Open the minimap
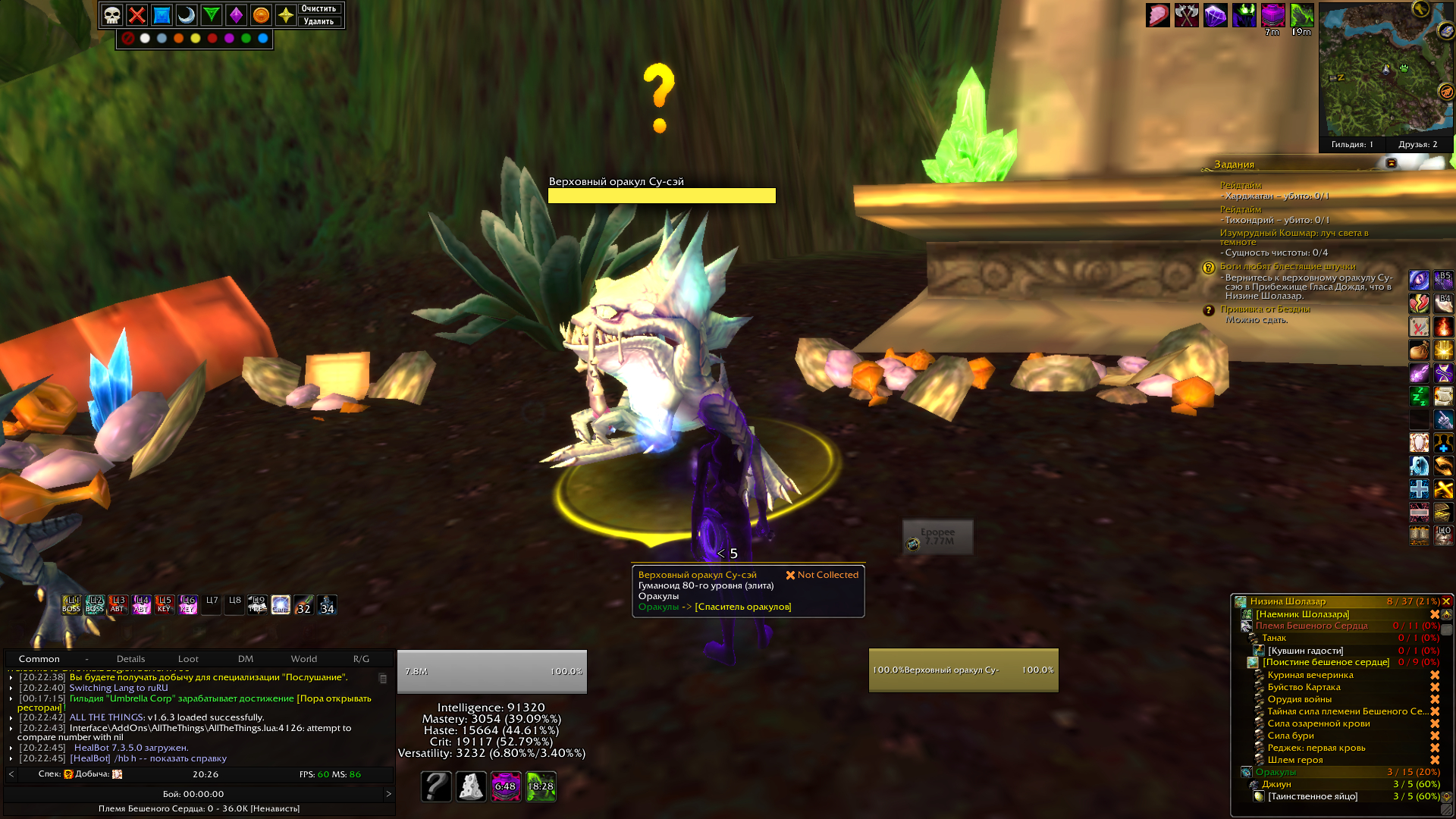The image size is (1456, 819). coord(1385,70)
